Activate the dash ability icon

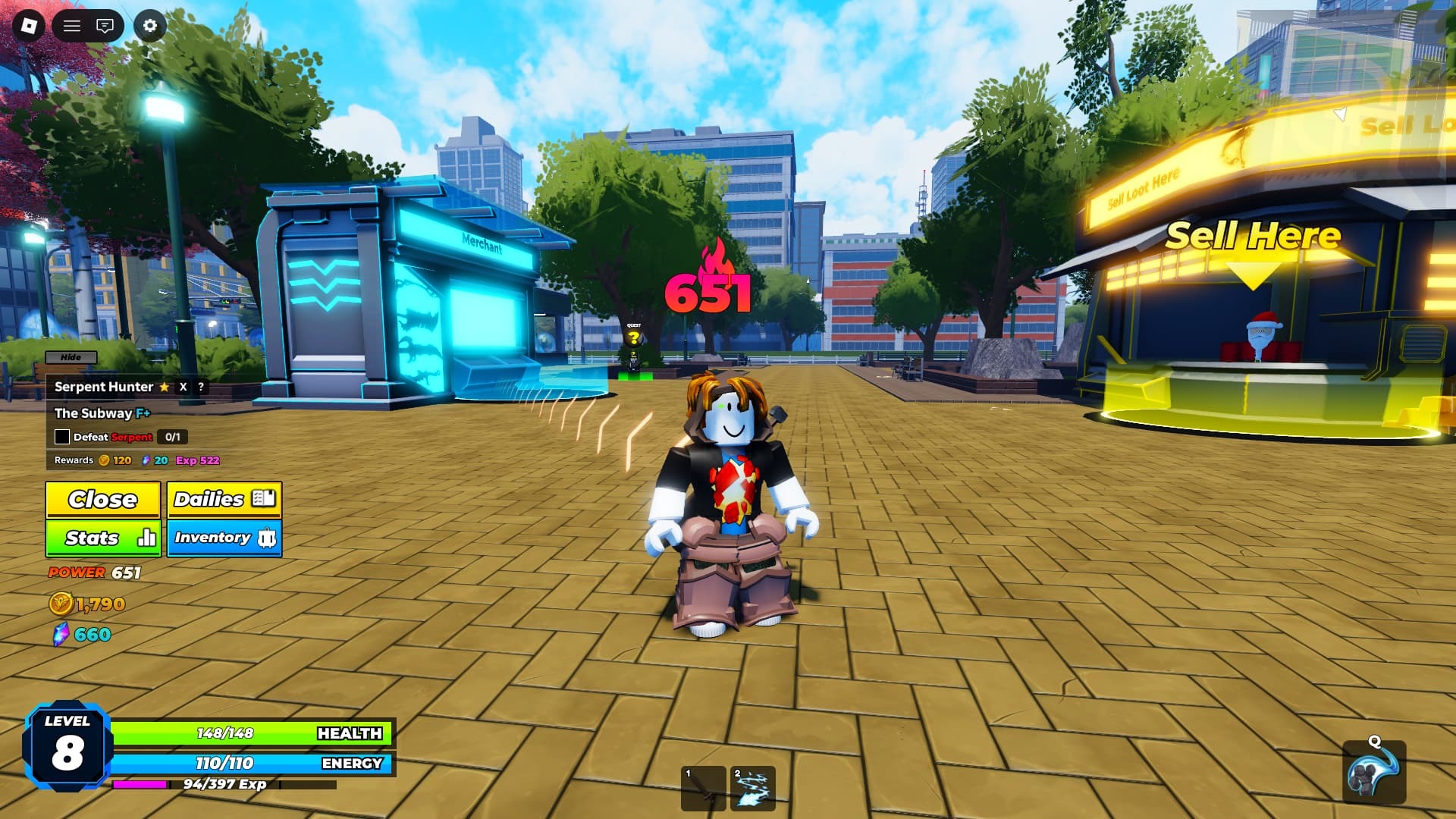pos(1373,773)
